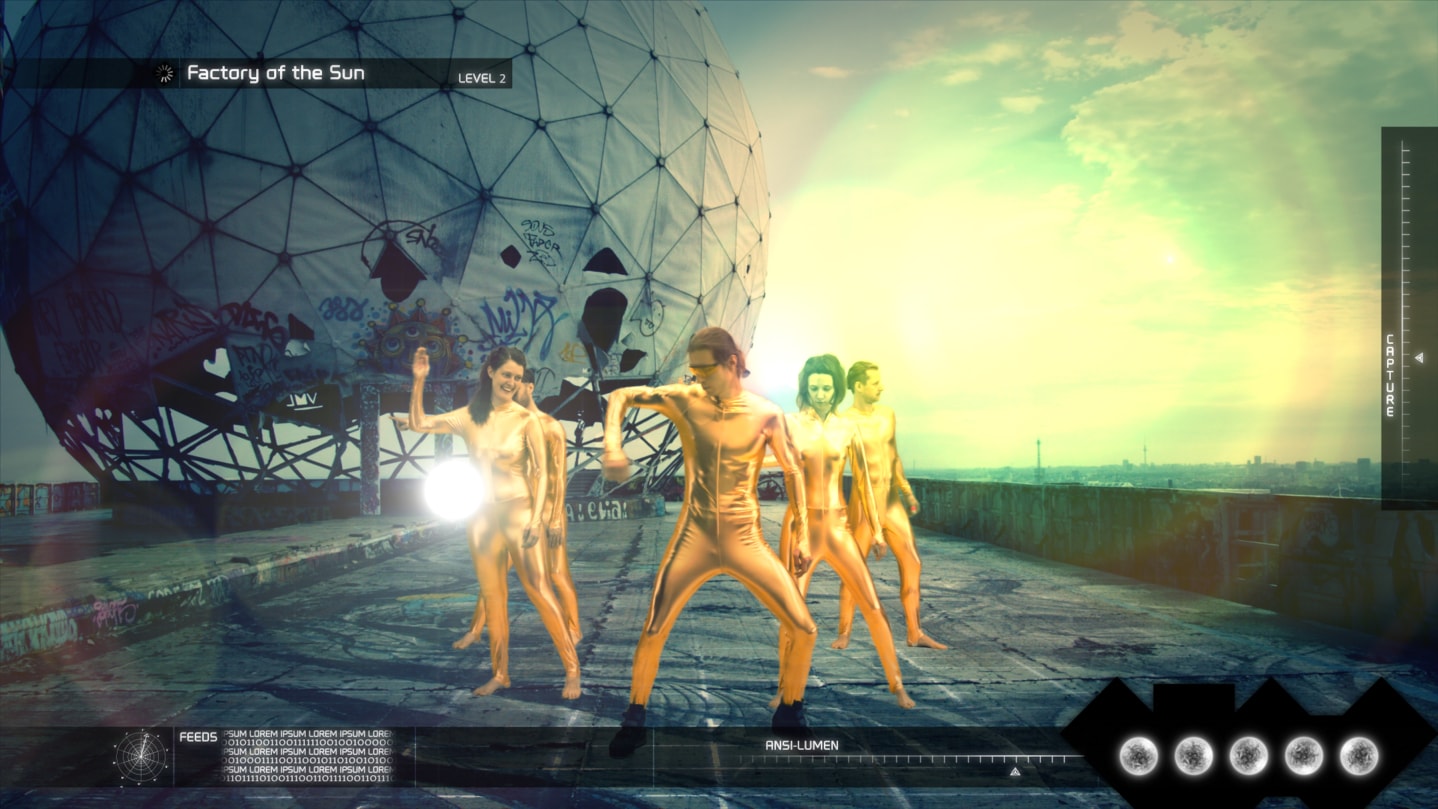The image size is (1438, 809).
Task: Open the FEEDS binary text panel
Action: tap(307, 756)
